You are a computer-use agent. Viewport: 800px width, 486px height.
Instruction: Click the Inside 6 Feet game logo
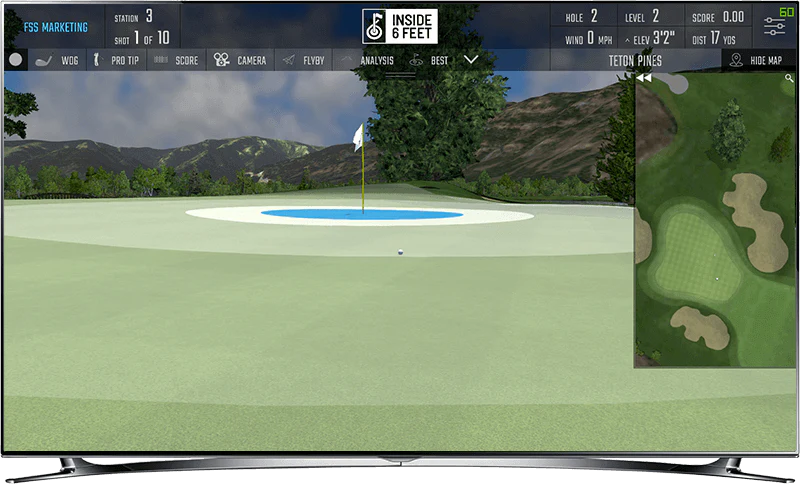point(400,26)
